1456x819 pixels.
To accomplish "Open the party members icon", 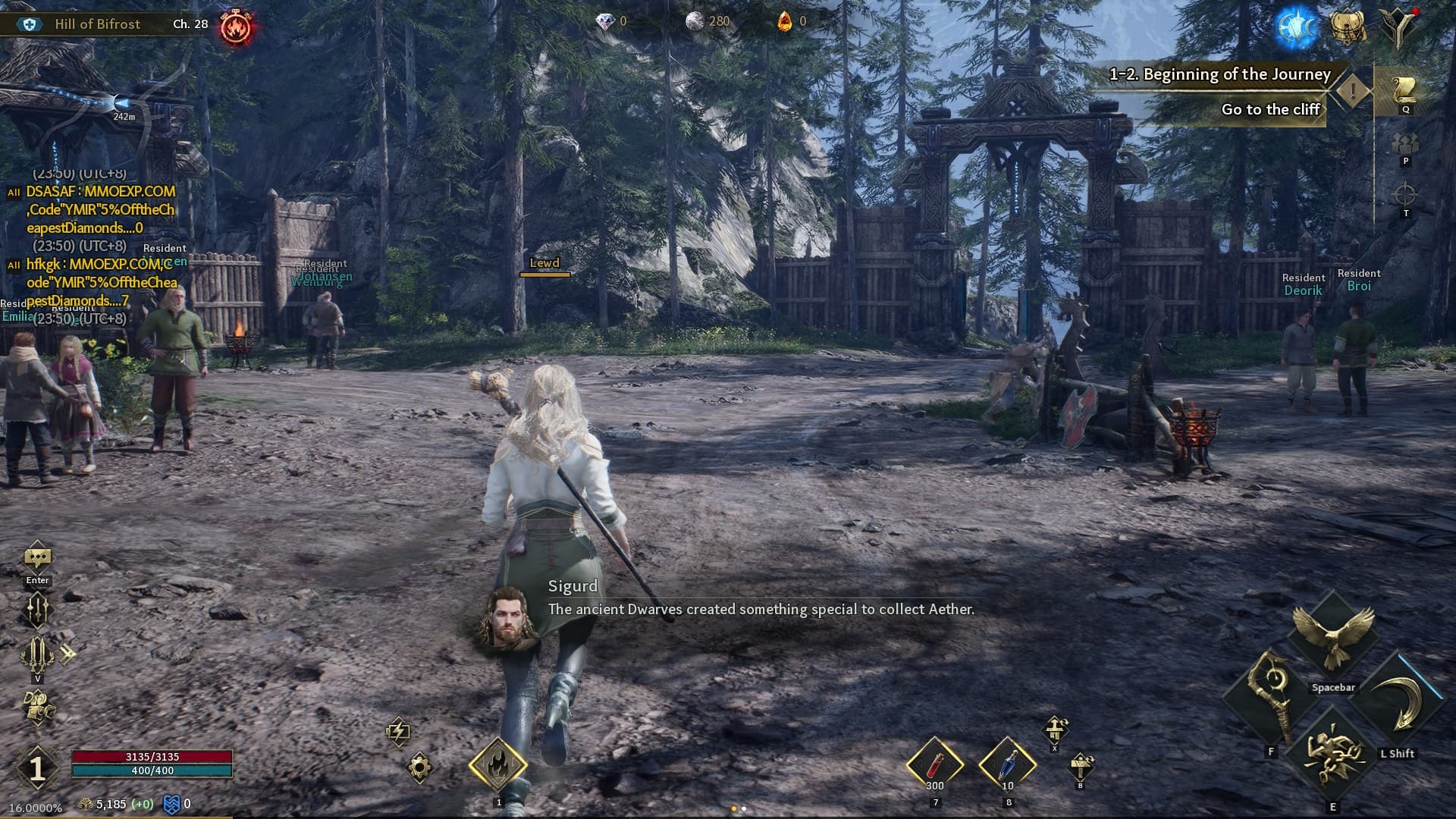I will pos(1405,143).
